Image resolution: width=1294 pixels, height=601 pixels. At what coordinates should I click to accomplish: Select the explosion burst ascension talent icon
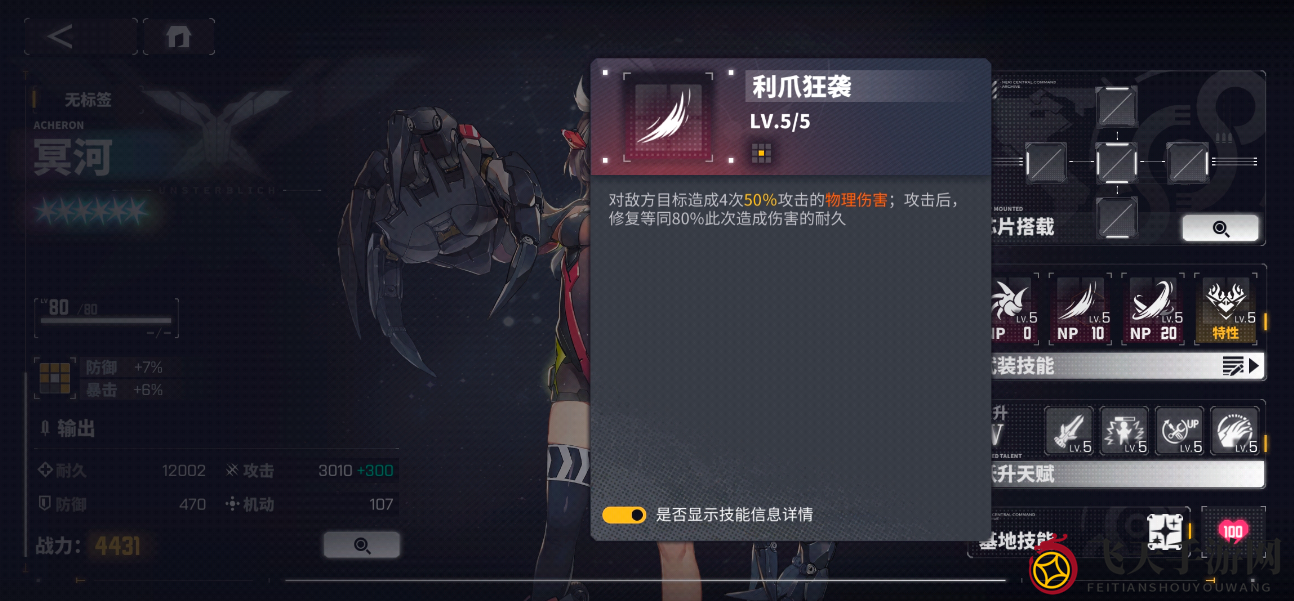pos(1124,432)
